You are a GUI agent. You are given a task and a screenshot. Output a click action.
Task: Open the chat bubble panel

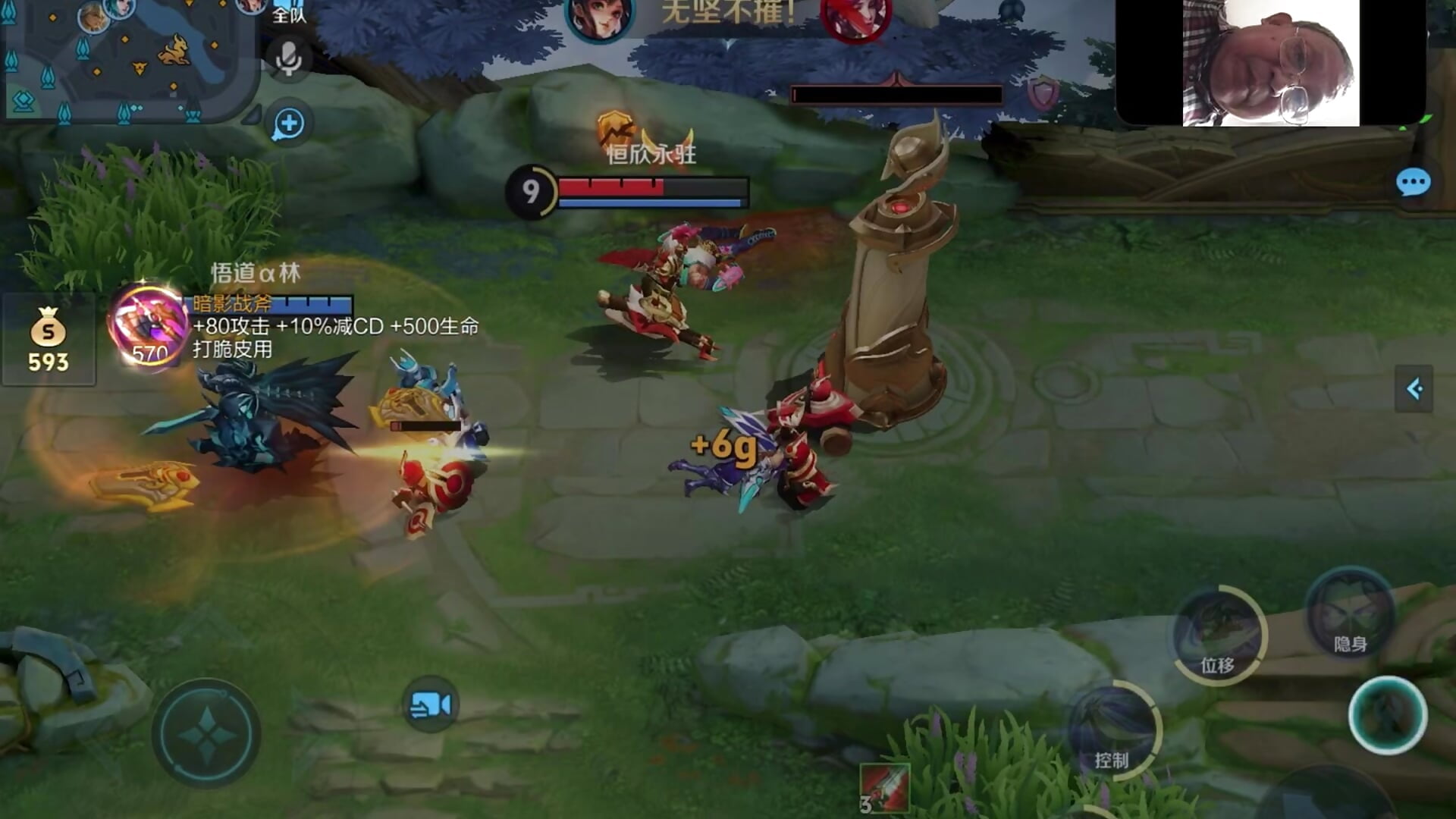tap(1413, 183)
